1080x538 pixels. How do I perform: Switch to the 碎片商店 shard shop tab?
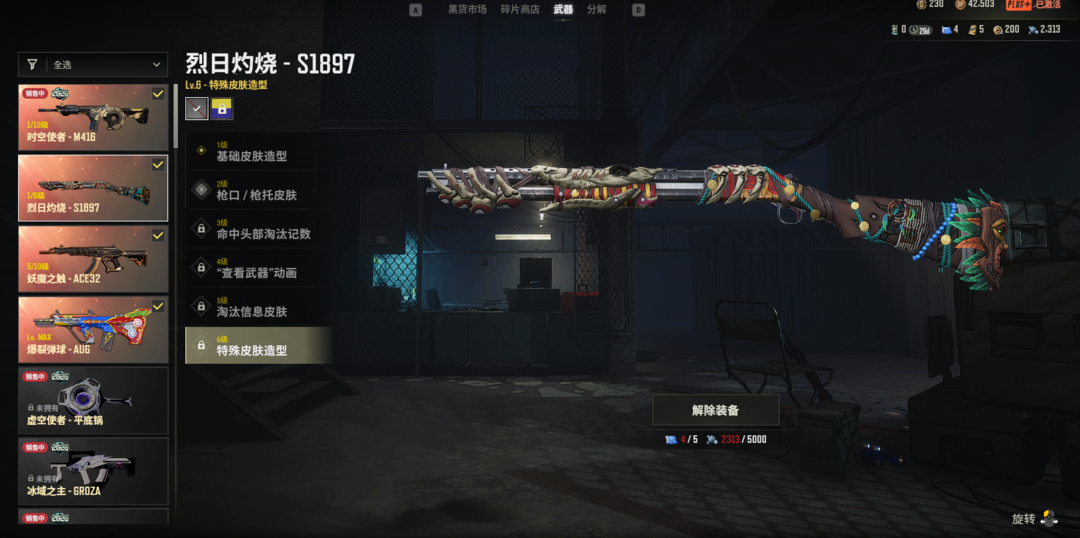pyautogui.click(x=521, y=10)
